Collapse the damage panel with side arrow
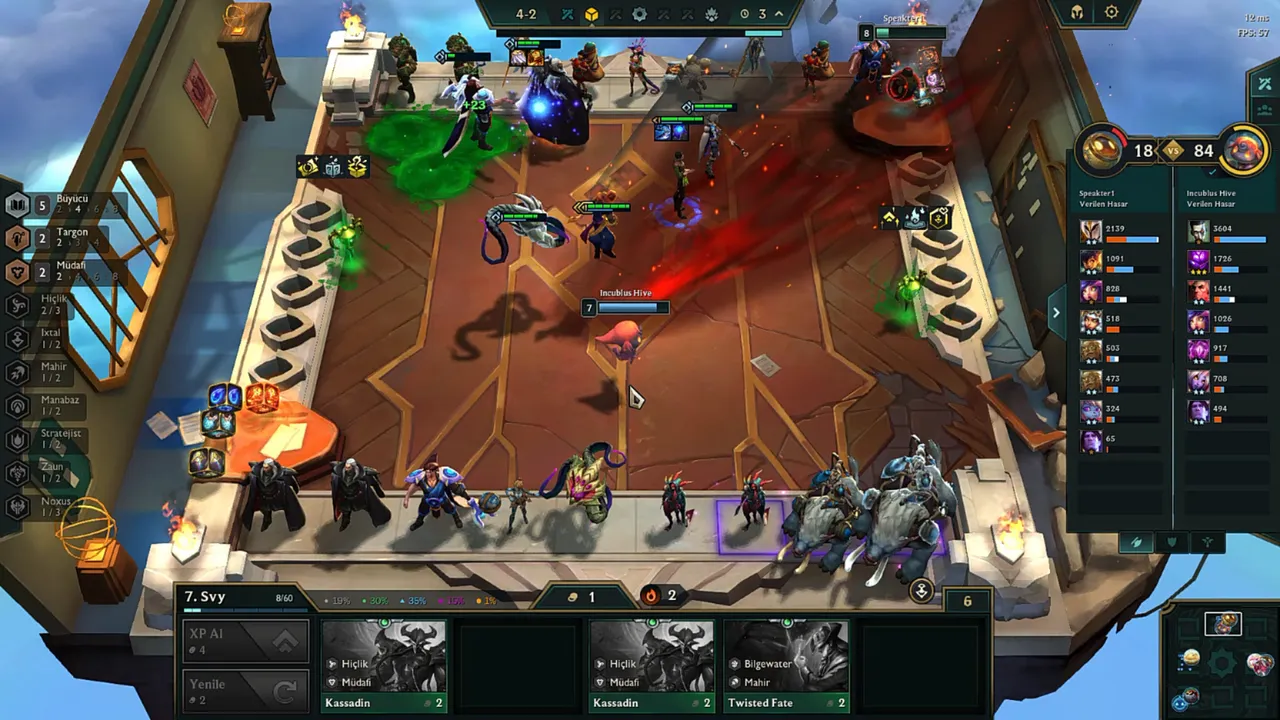 click(x=1056, y=313)
